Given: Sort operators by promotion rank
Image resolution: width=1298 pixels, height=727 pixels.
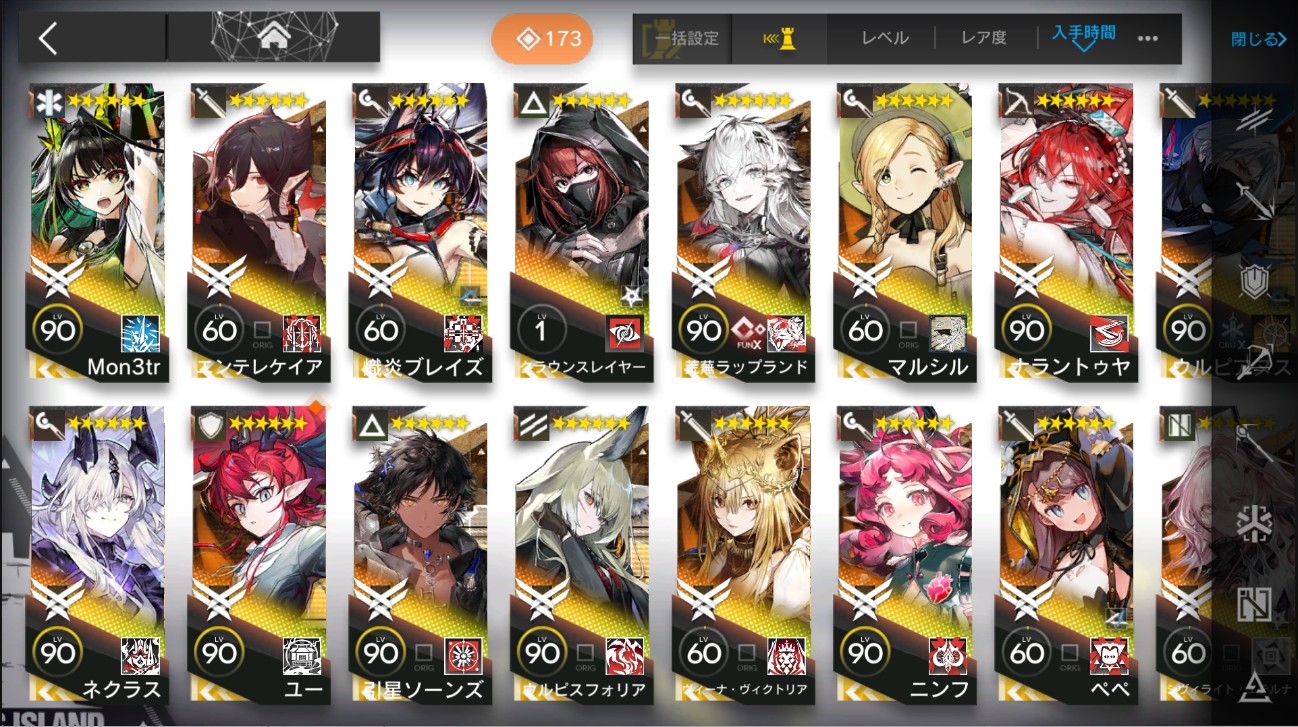Looking at the screenshot, I should (x=779, y=39).
